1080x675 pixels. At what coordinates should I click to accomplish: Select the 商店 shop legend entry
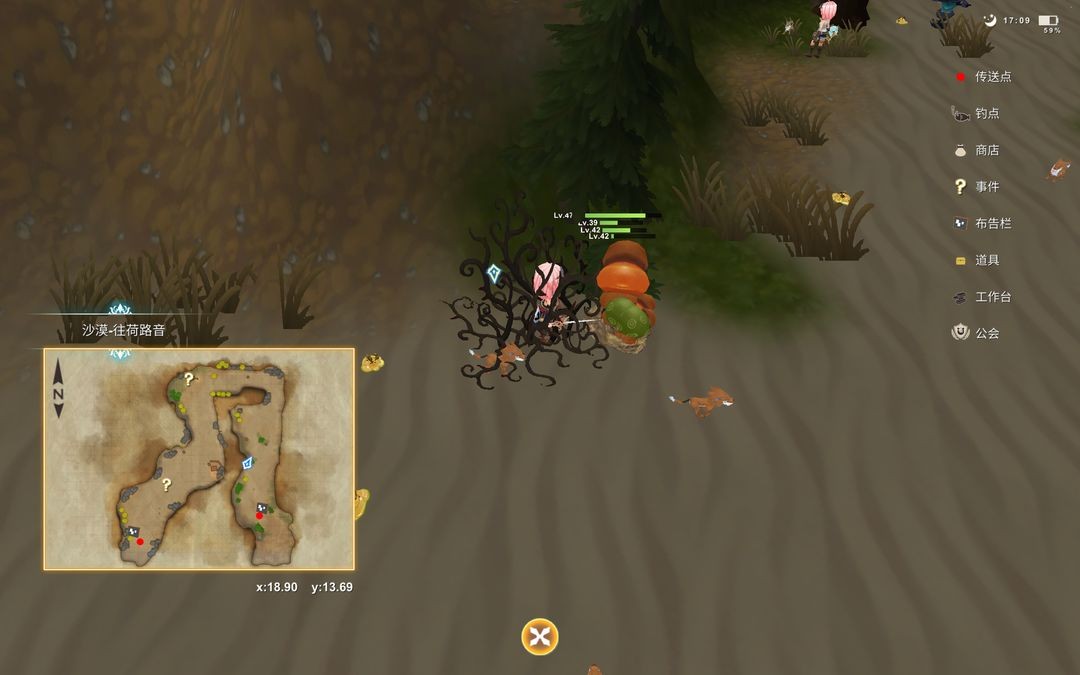(x=977, y=150)
